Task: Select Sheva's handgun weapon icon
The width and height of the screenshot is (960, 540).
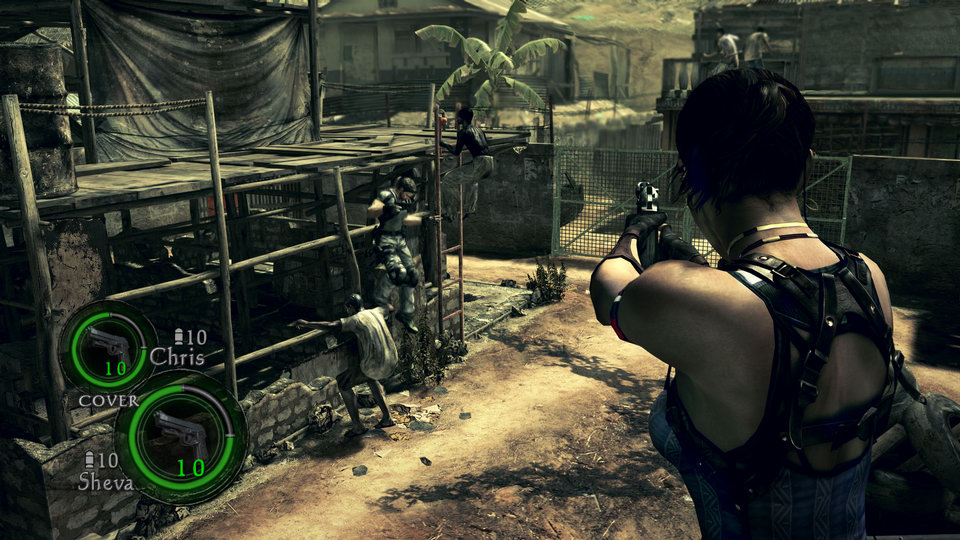Action: 180,433
